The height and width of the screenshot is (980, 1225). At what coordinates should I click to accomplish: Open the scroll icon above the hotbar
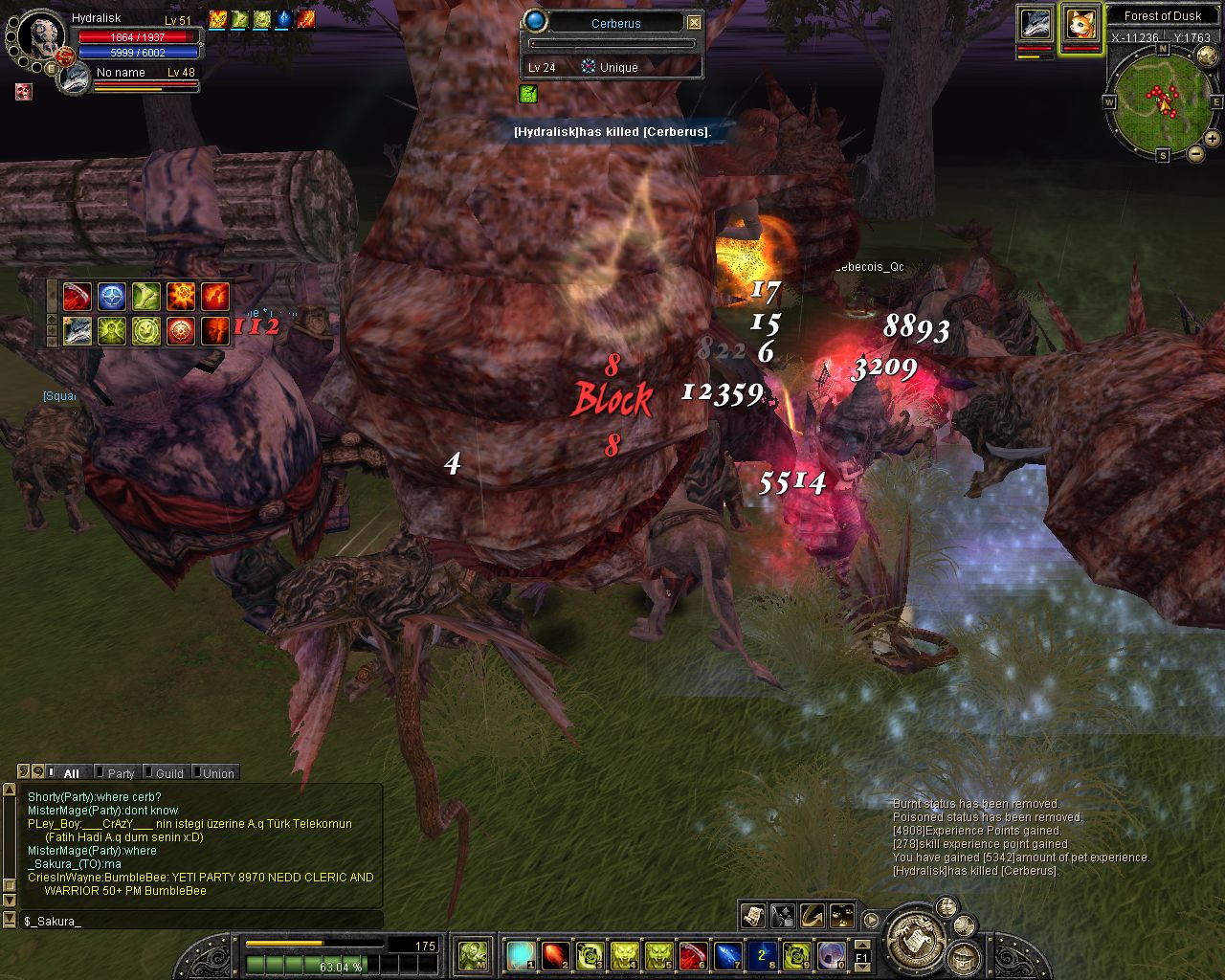(753, 916)
